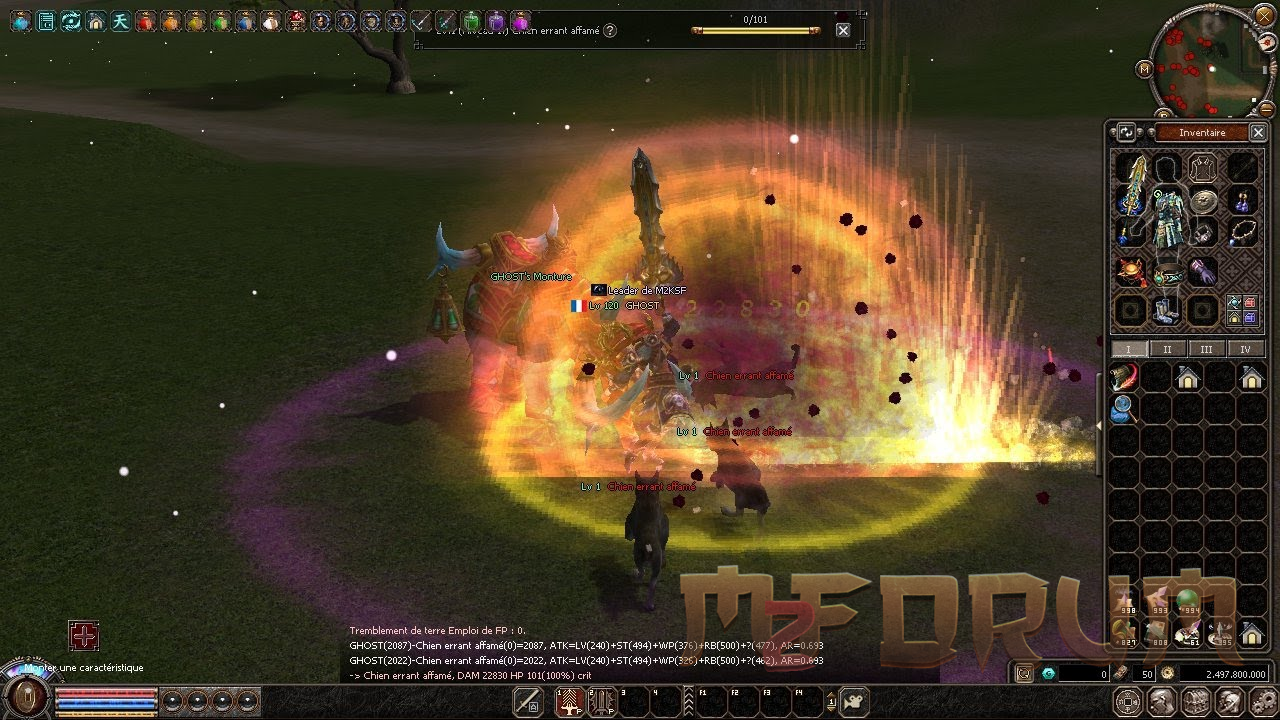
Task: Close the enemy target info bar
Action: pos(843,30)
